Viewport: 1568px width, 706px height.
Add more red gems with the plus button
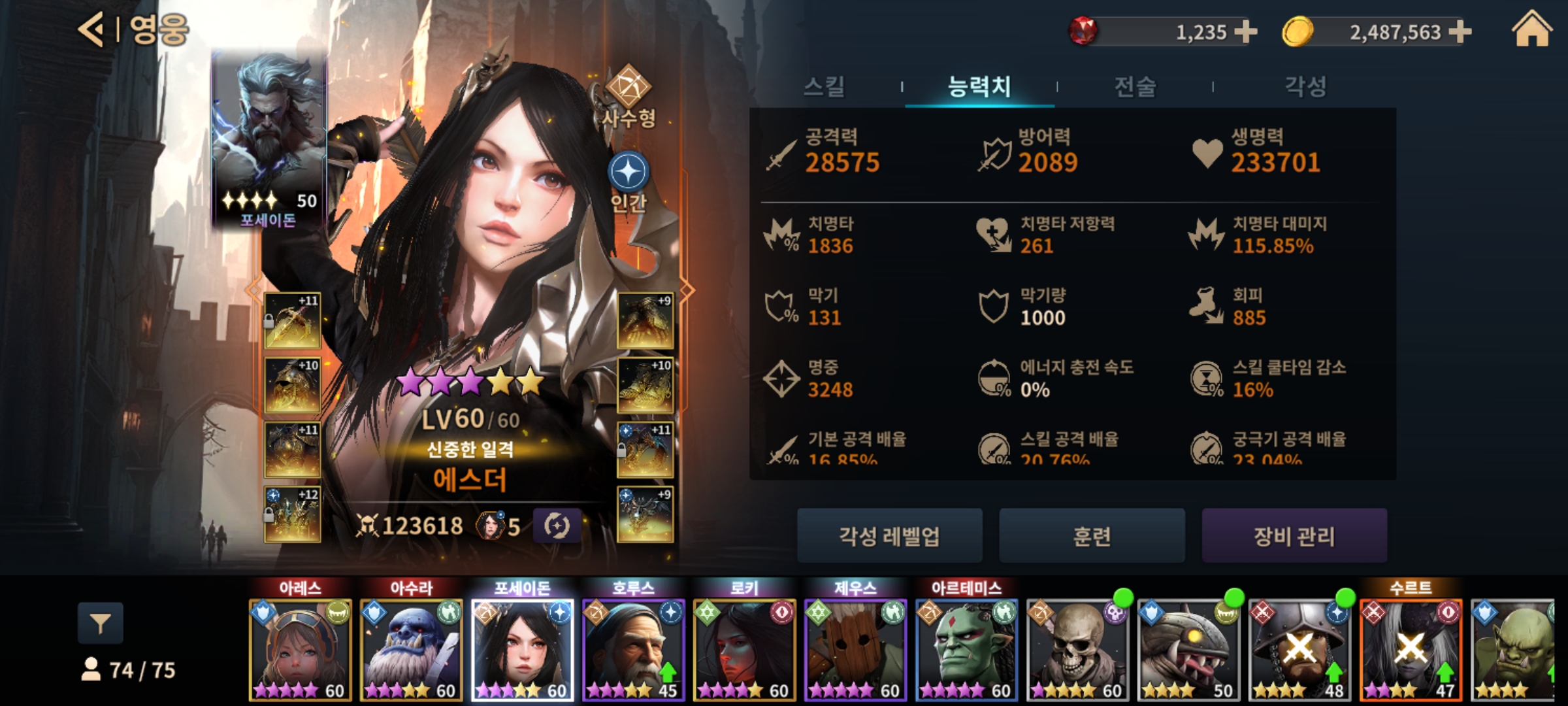pos(1246,31)
